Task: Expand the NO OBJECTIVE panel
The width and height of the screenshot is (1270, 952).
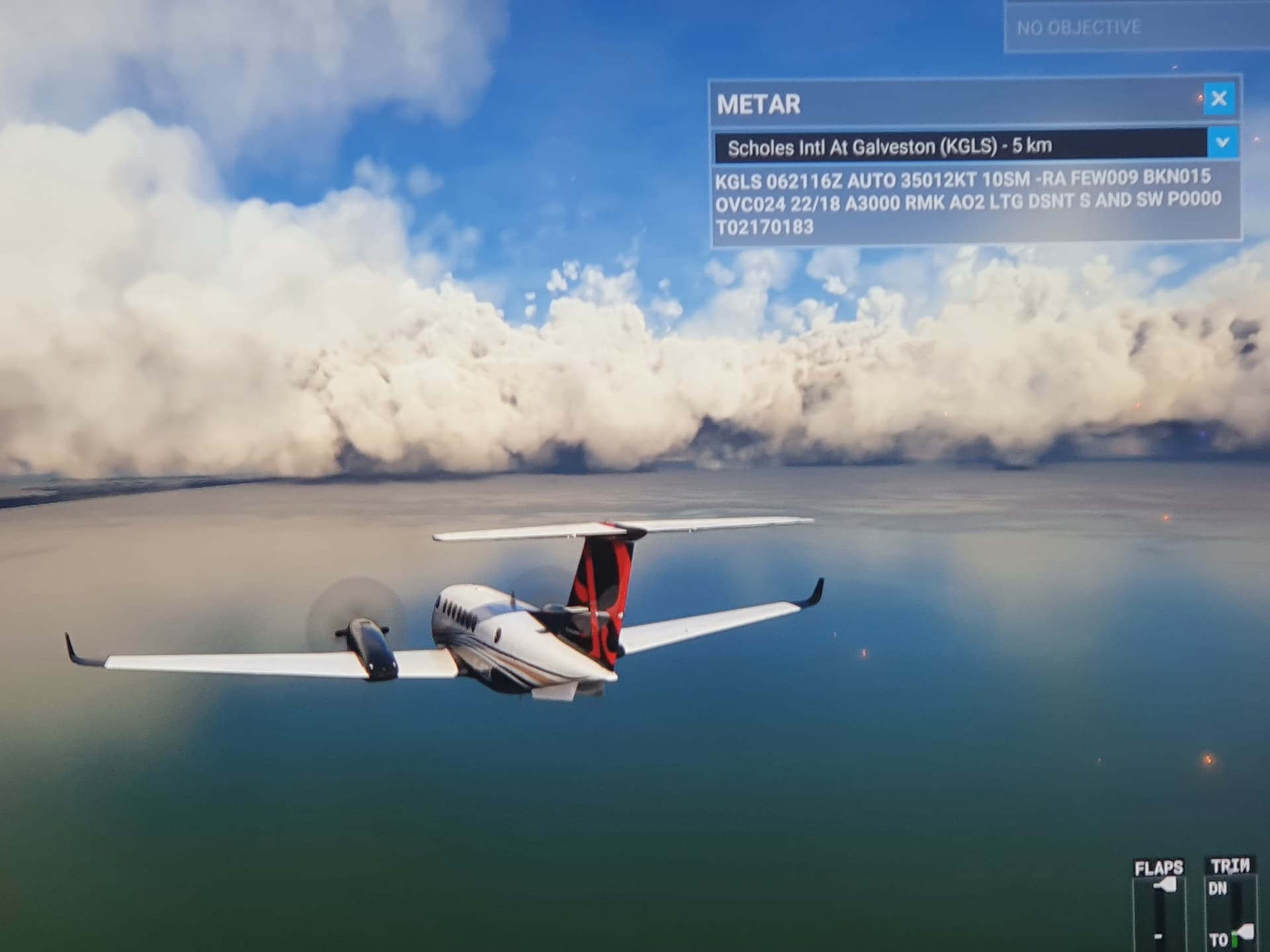Action: coord(1124,28)
